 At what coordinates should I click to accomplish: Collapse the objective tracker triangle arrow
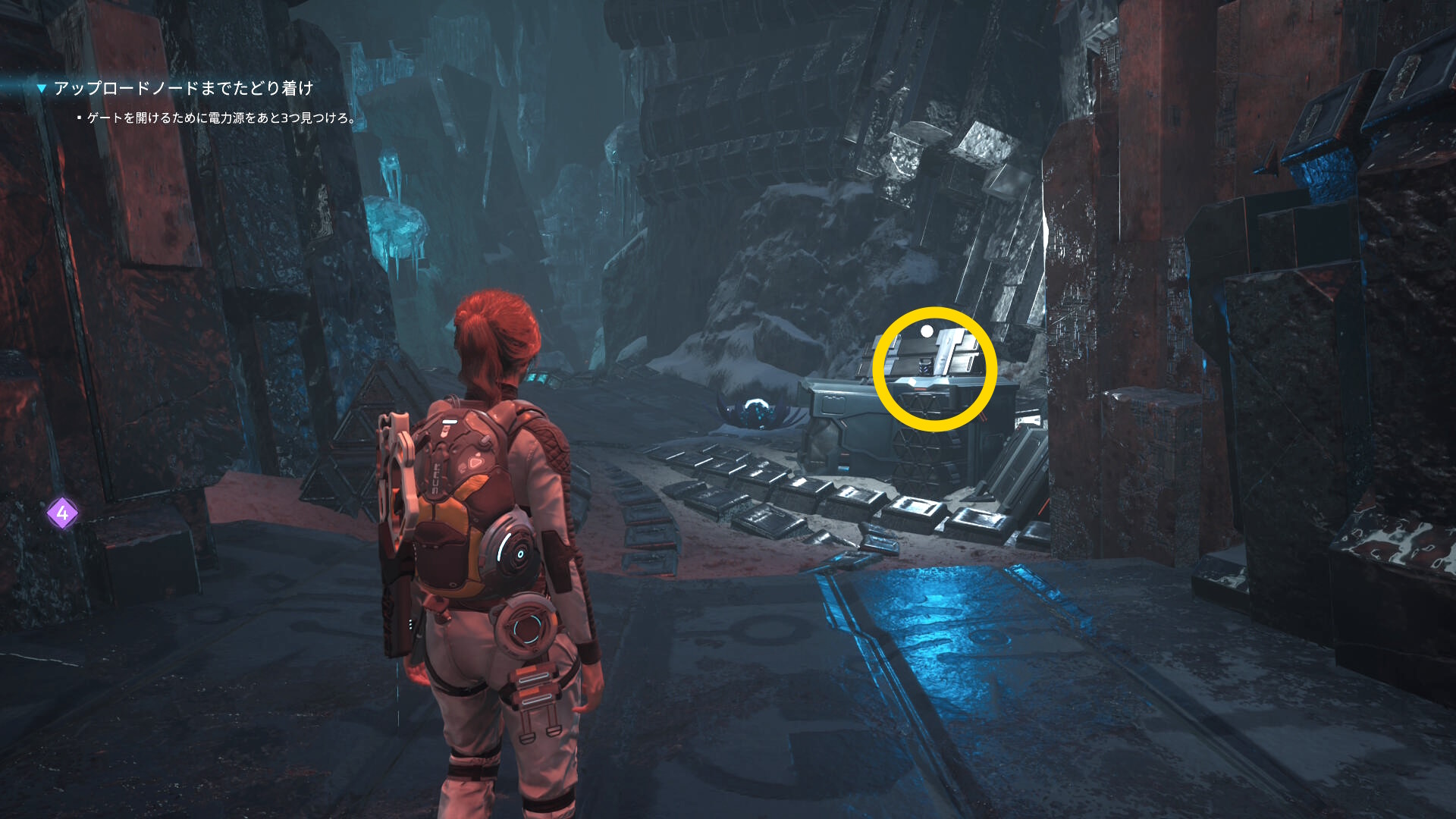[42, 89]
